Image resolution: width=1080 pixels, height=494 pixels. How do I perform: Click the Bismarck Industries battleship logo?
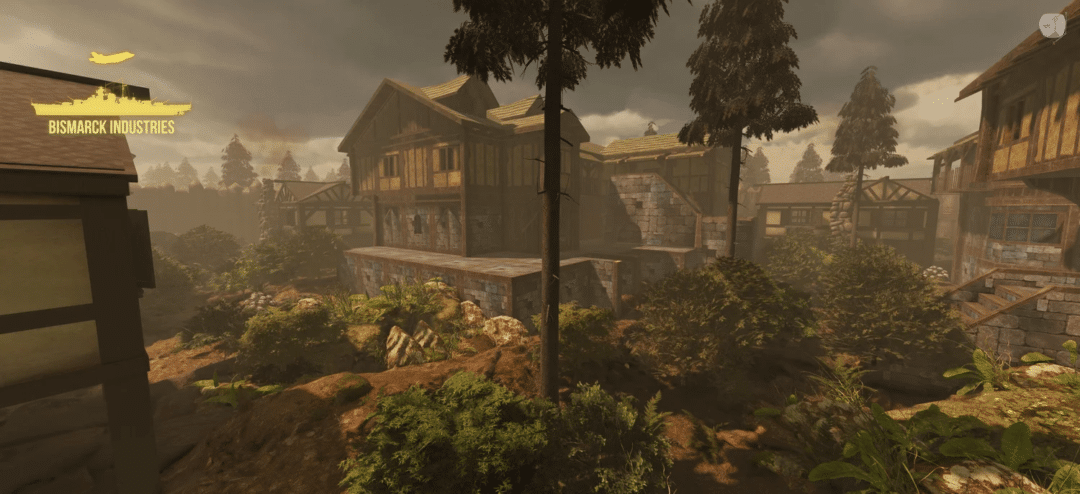(x=111, y=103)
